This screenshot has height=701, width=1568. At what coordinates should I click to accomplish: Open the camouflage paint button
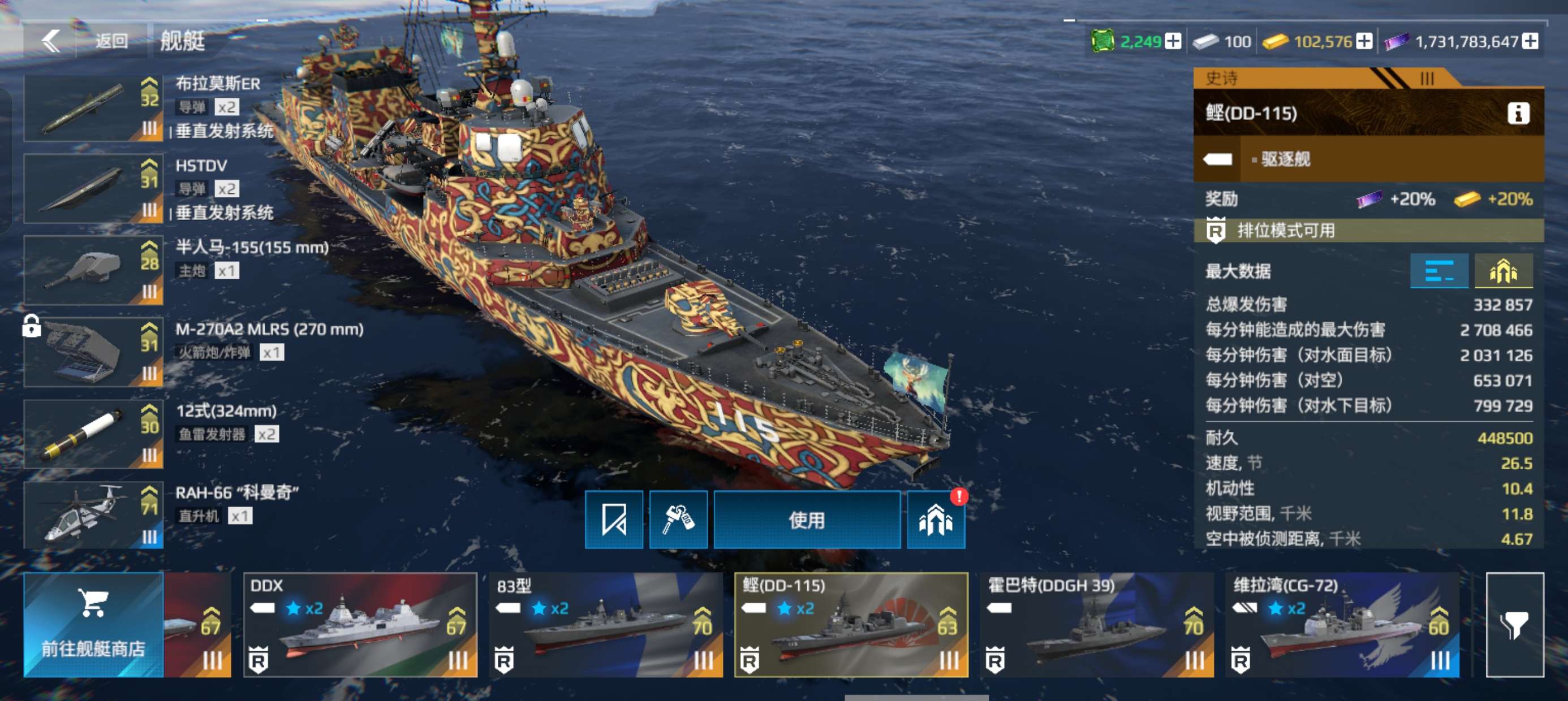point(678,520)
